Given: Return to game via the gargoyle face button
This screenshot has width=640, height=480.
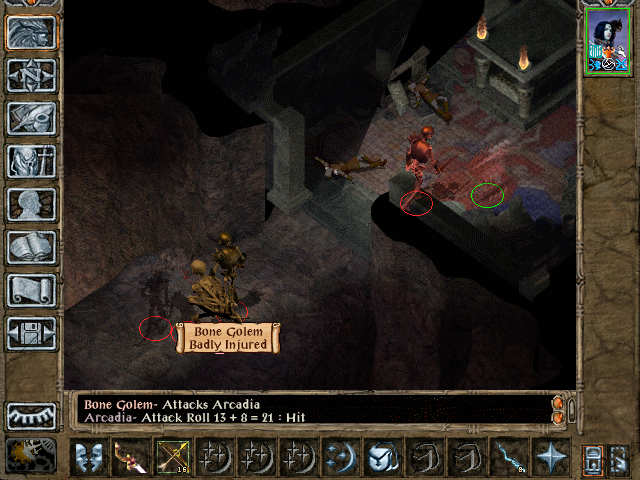Looking at the screenshot, I should (x=31, y=33).
